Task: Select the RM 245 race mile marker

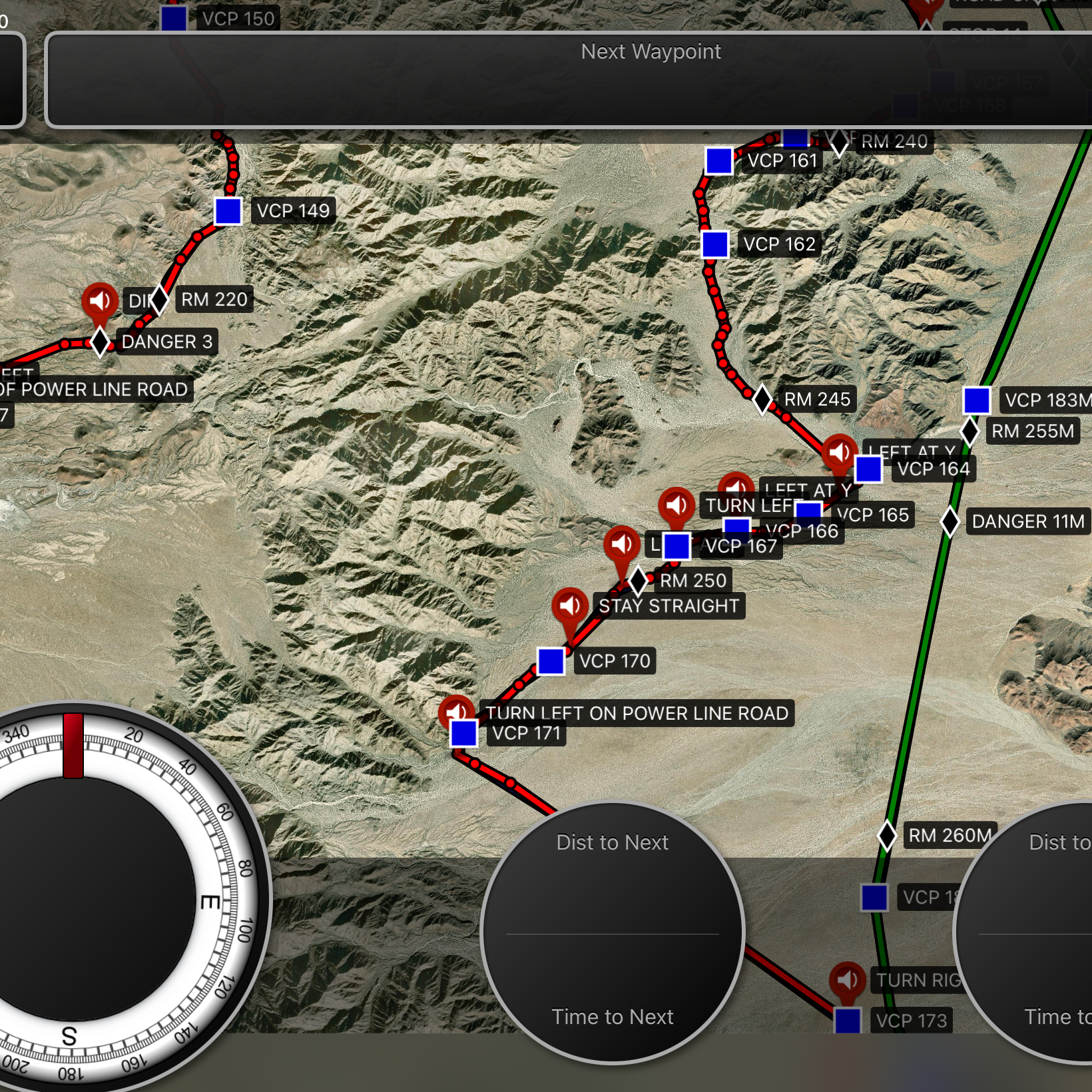Action: 762,399
